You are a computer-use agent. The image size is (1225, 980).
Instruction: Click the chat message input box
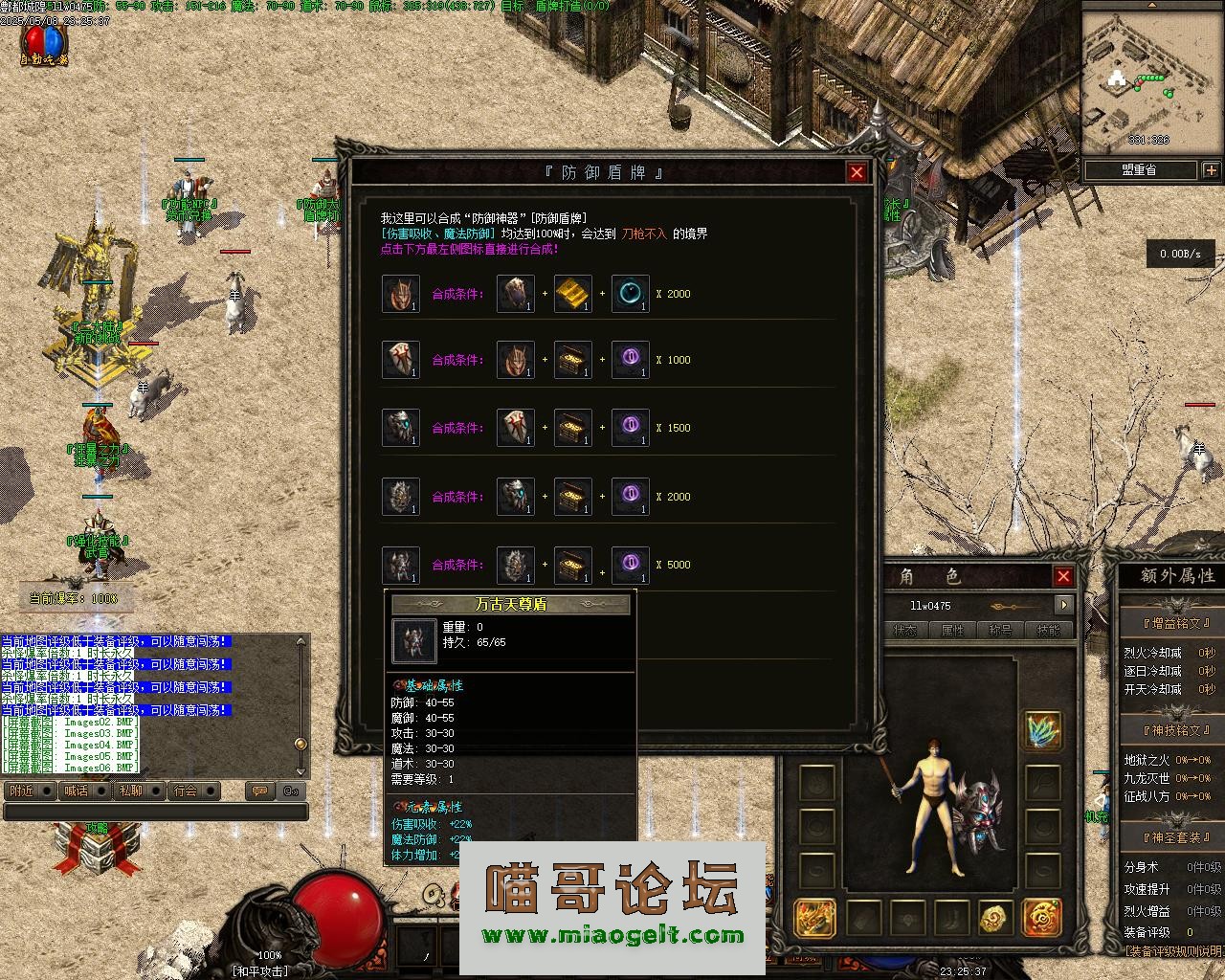pos(155,812)
